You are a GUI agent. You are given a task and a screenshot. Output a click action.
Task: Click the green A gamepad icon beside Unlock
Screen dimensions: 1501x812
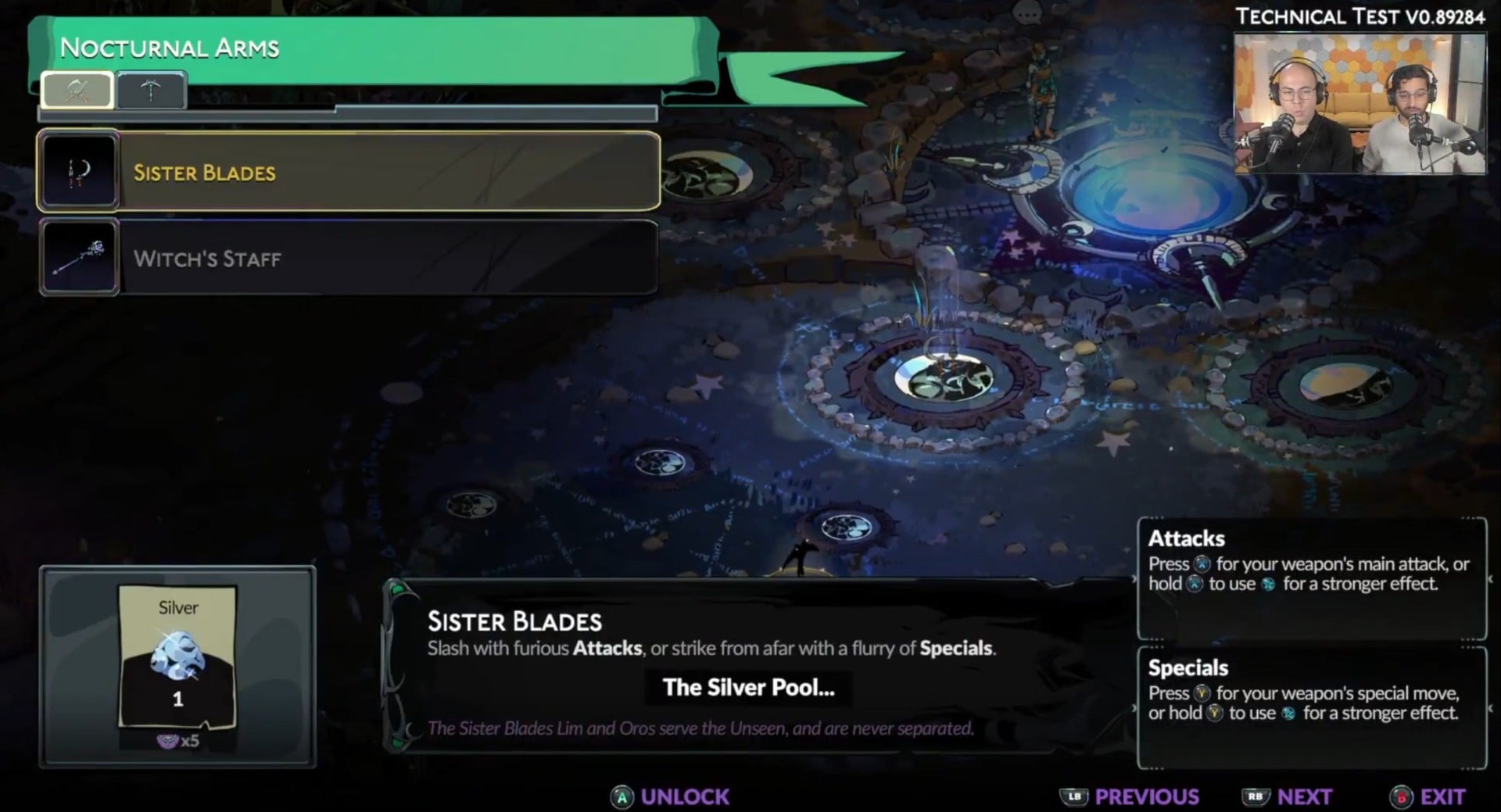click(x=622, y=796)
